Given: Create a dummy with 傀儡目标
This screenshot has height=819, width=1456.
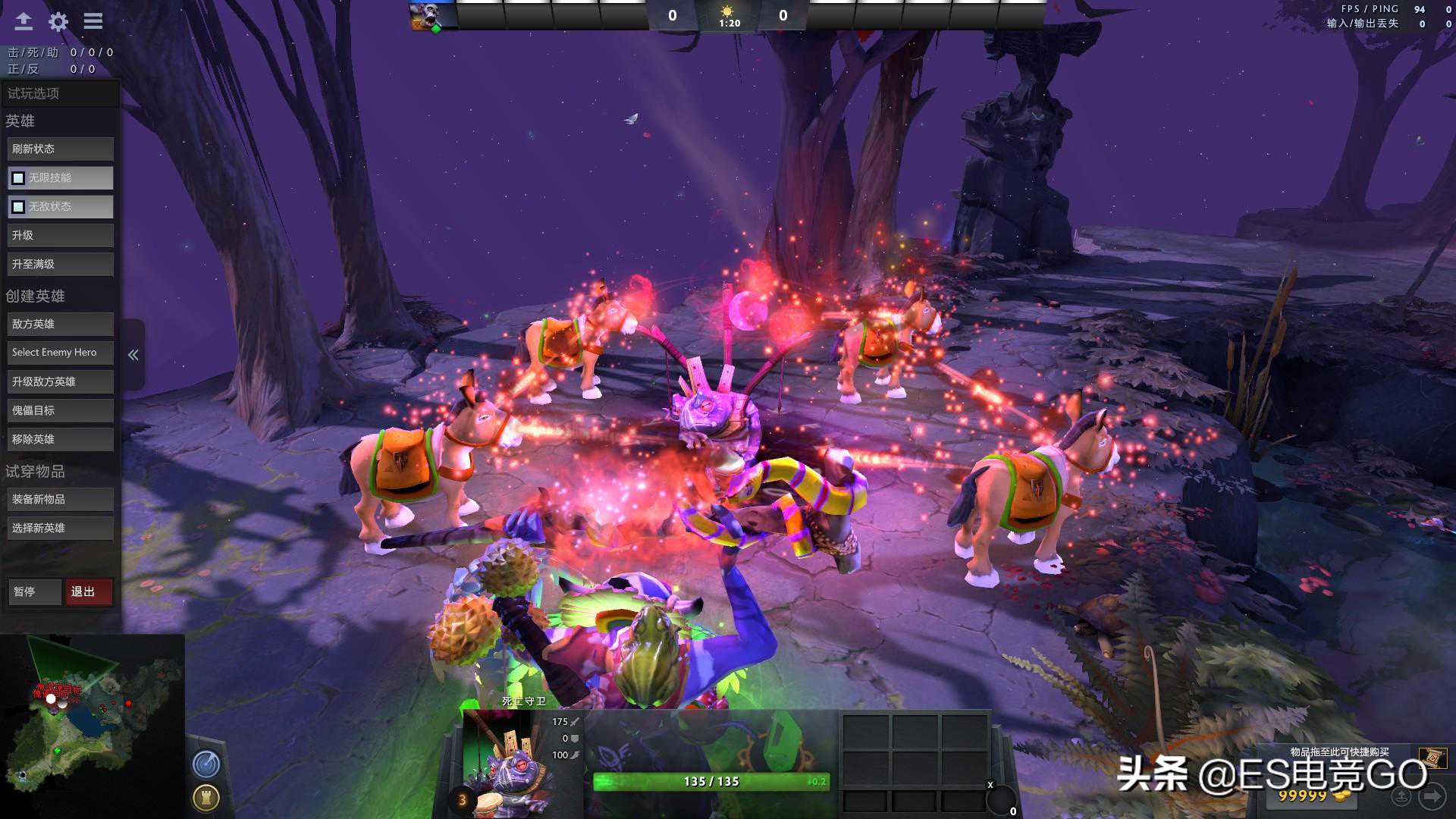Looking at the screenshot, I should 61,410.
